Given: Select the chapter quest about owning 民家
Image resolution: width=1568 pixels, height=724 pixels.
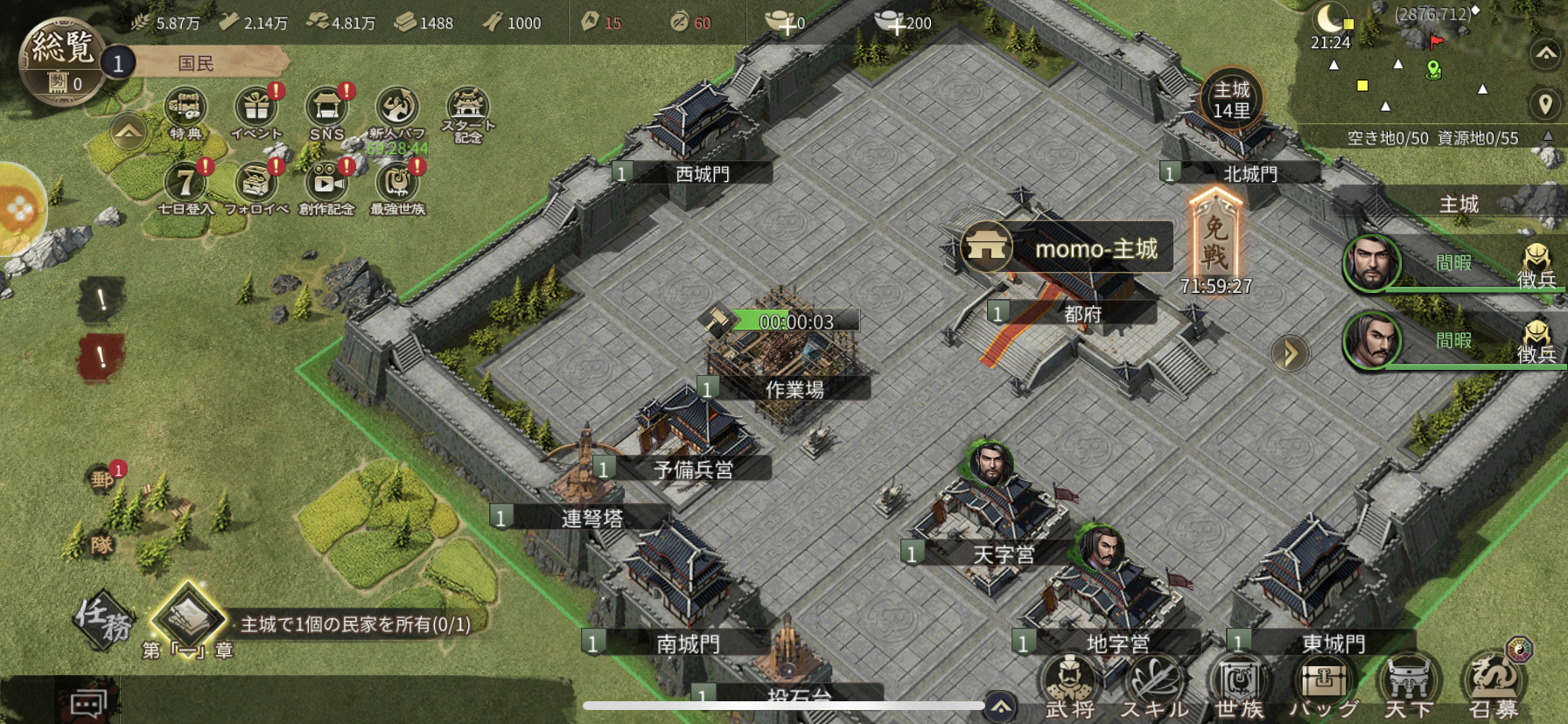Looking at the screenshot, I should tap(354, 624).
